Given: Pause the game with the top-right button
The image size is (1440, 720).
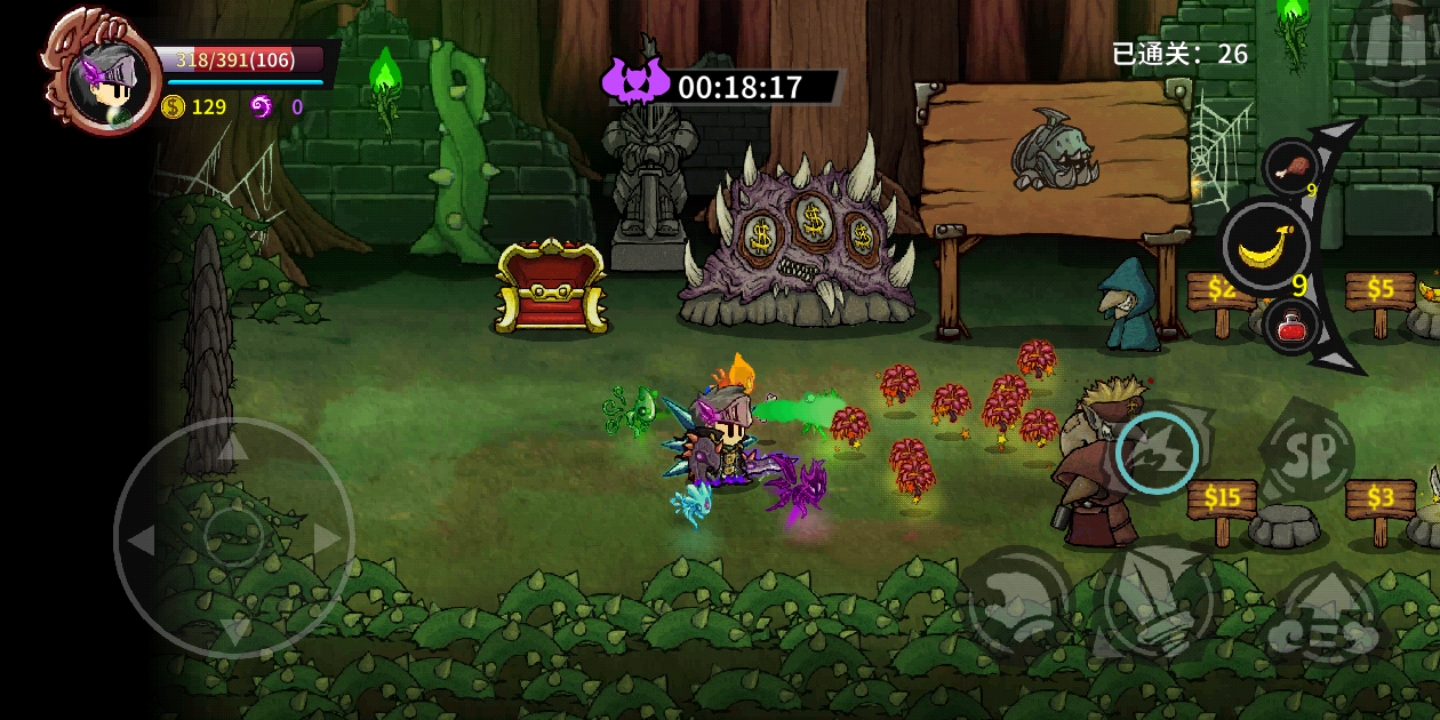Looking at the screenshot, I should coord(1396,42).
